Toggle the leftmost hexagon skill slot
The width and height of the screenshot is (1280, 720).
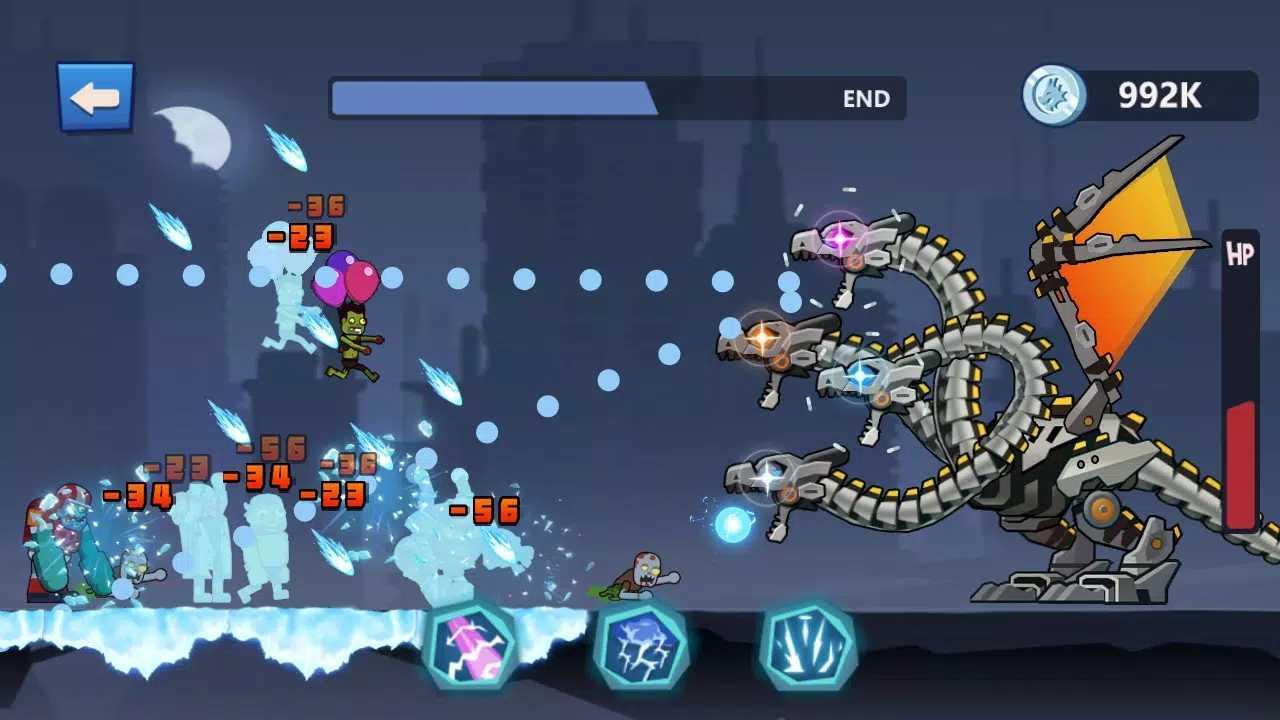pyautogui.click(x=472, y=650)
